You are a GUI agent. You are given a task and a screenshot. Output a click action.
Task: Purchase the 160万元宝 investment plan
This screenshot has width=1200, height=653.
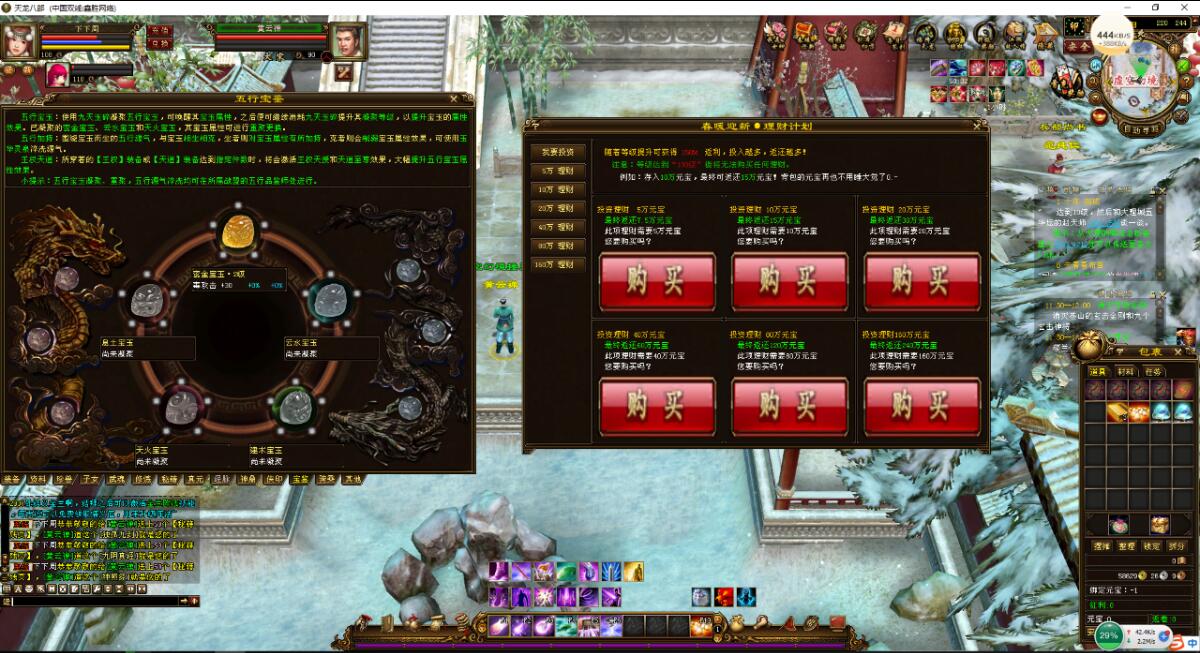[x=922, y=407]
